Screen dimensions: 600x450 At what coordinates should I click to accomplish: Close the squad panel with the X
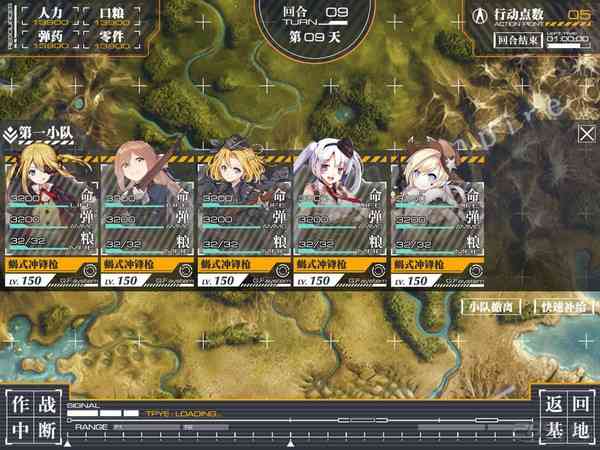[587, 134]
